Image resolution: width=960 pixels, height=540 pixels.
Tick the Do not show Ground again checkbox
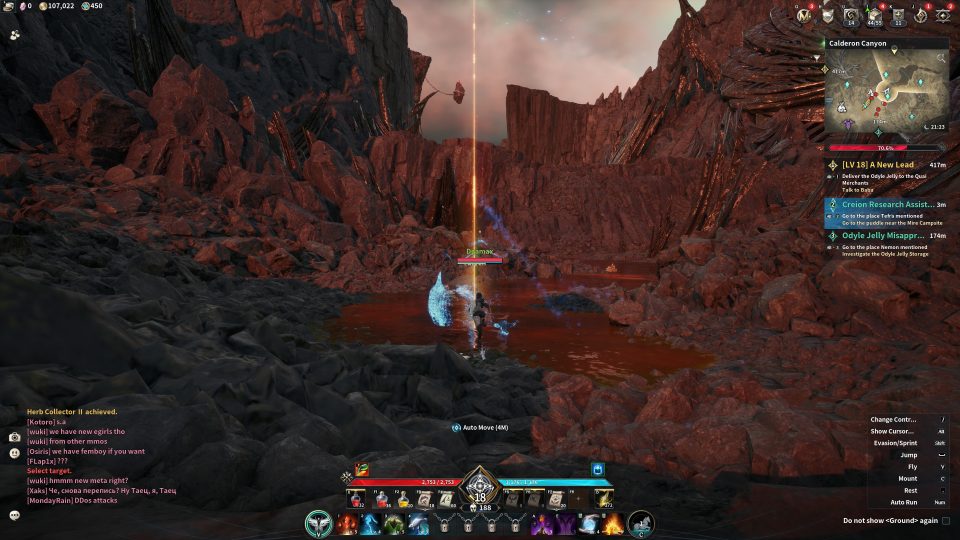946,520
